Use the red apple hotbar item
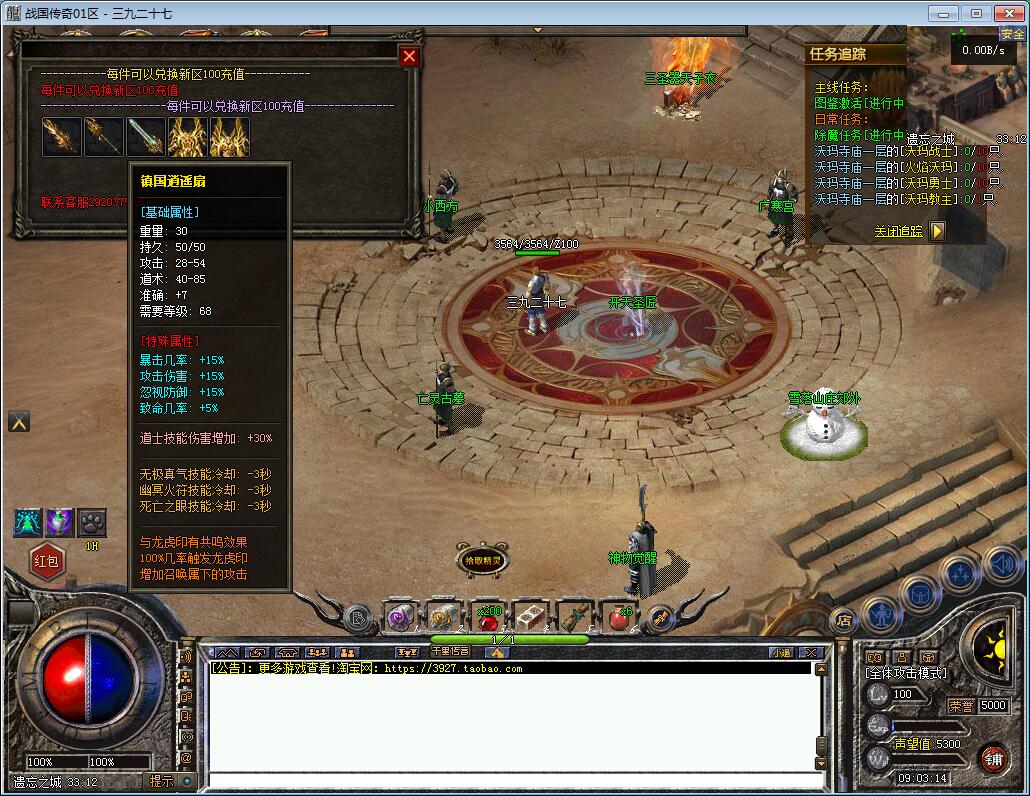Screen dimensions: 1030x796 (x=617, y=618)
